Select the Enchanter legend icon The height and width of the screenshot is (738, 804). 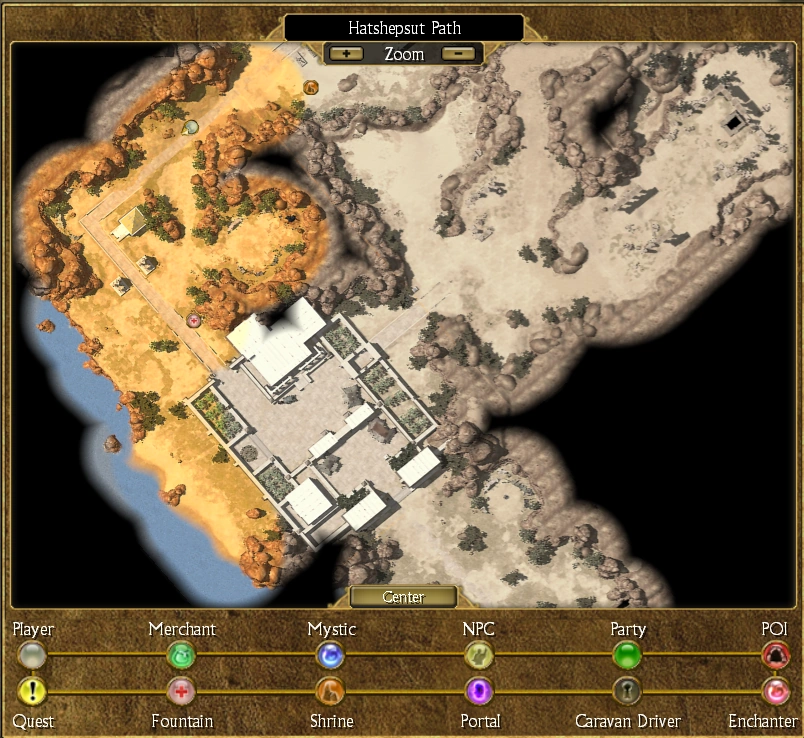coord(776,690)
